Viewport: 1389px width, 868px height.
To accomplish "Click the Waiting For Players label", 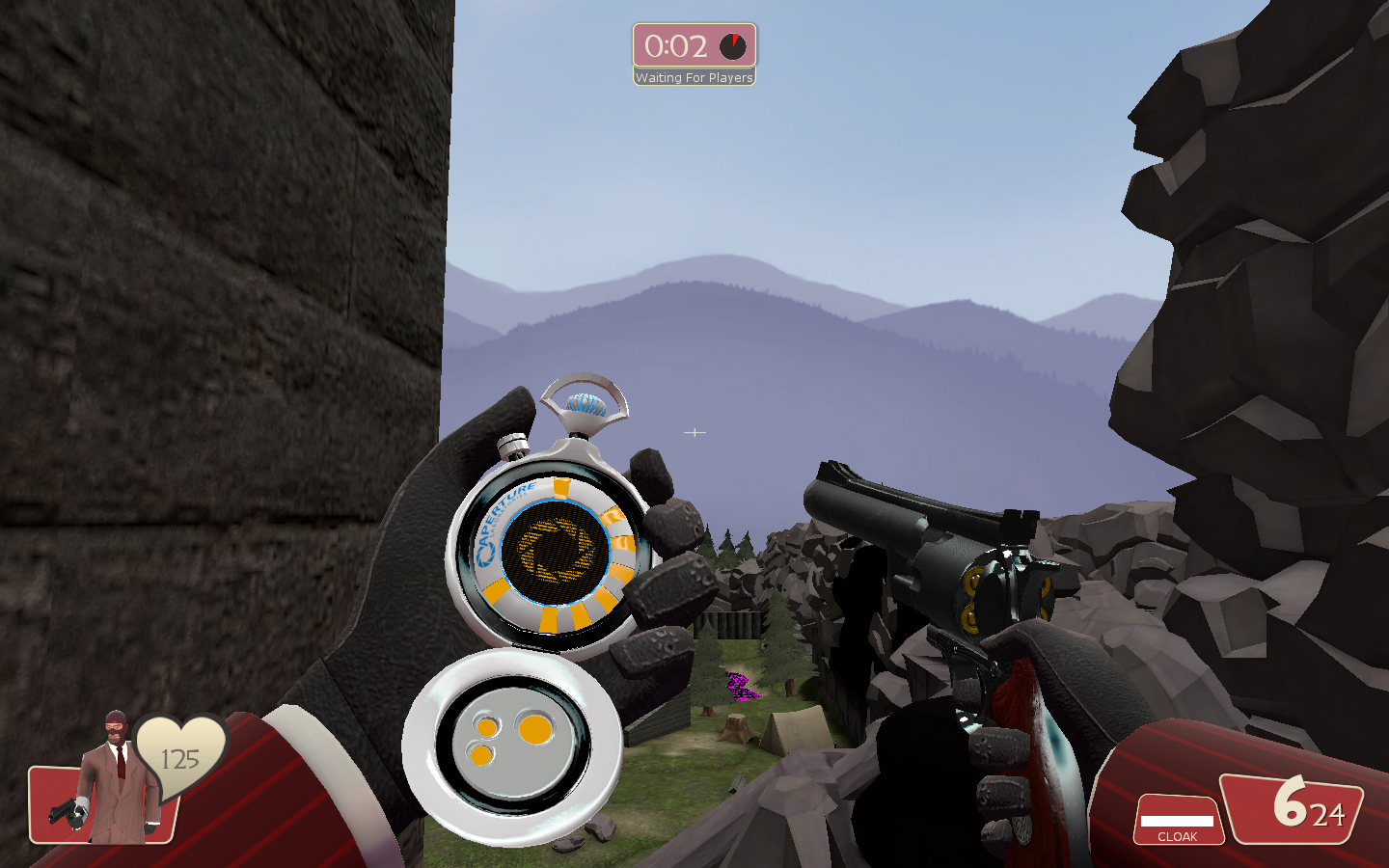I will [x=694, y=78].
